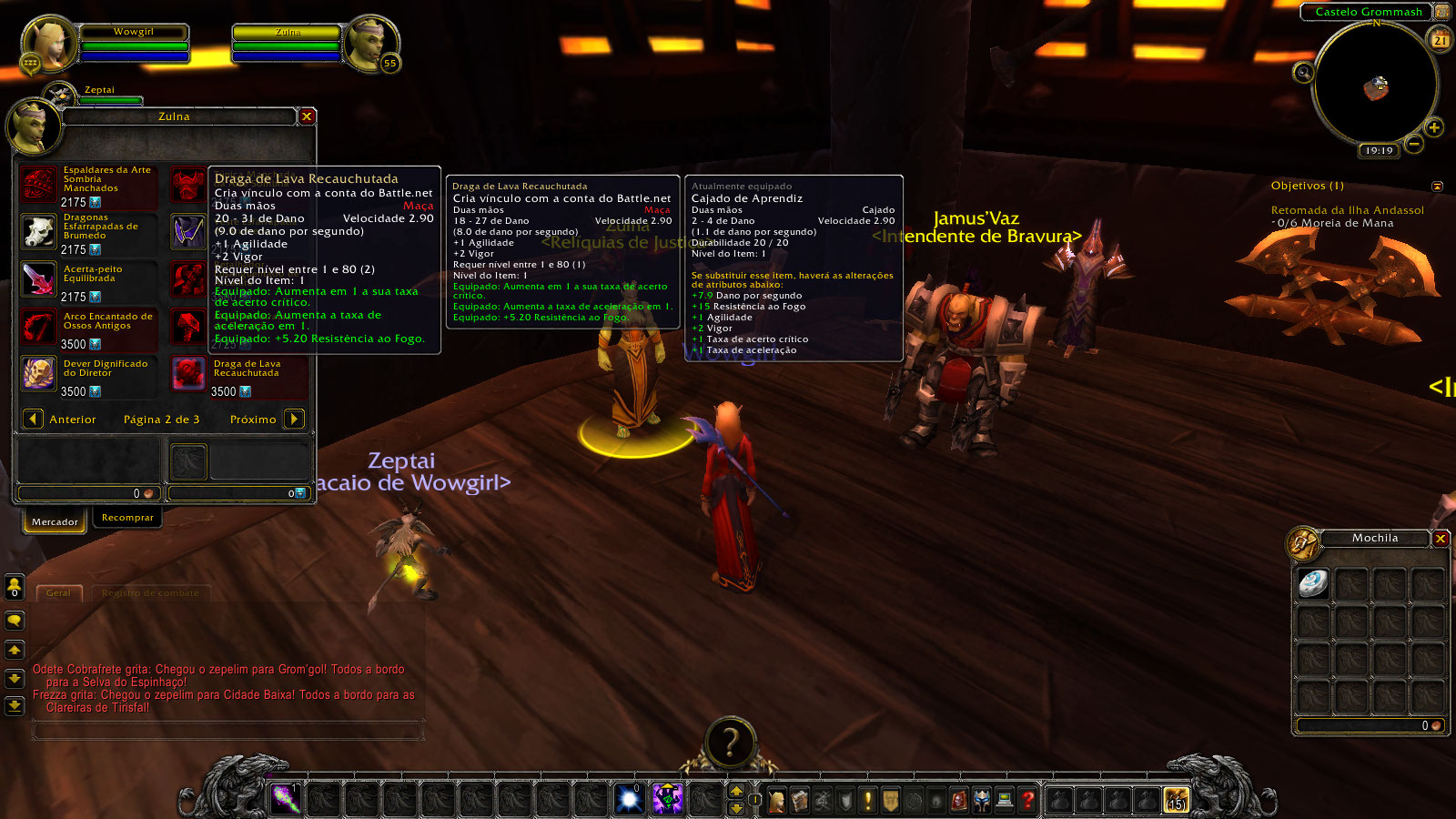The width and height of the screenshot is (1456, 819).
Task: Open the calendar showing day 21
Action: (1441, 39)
